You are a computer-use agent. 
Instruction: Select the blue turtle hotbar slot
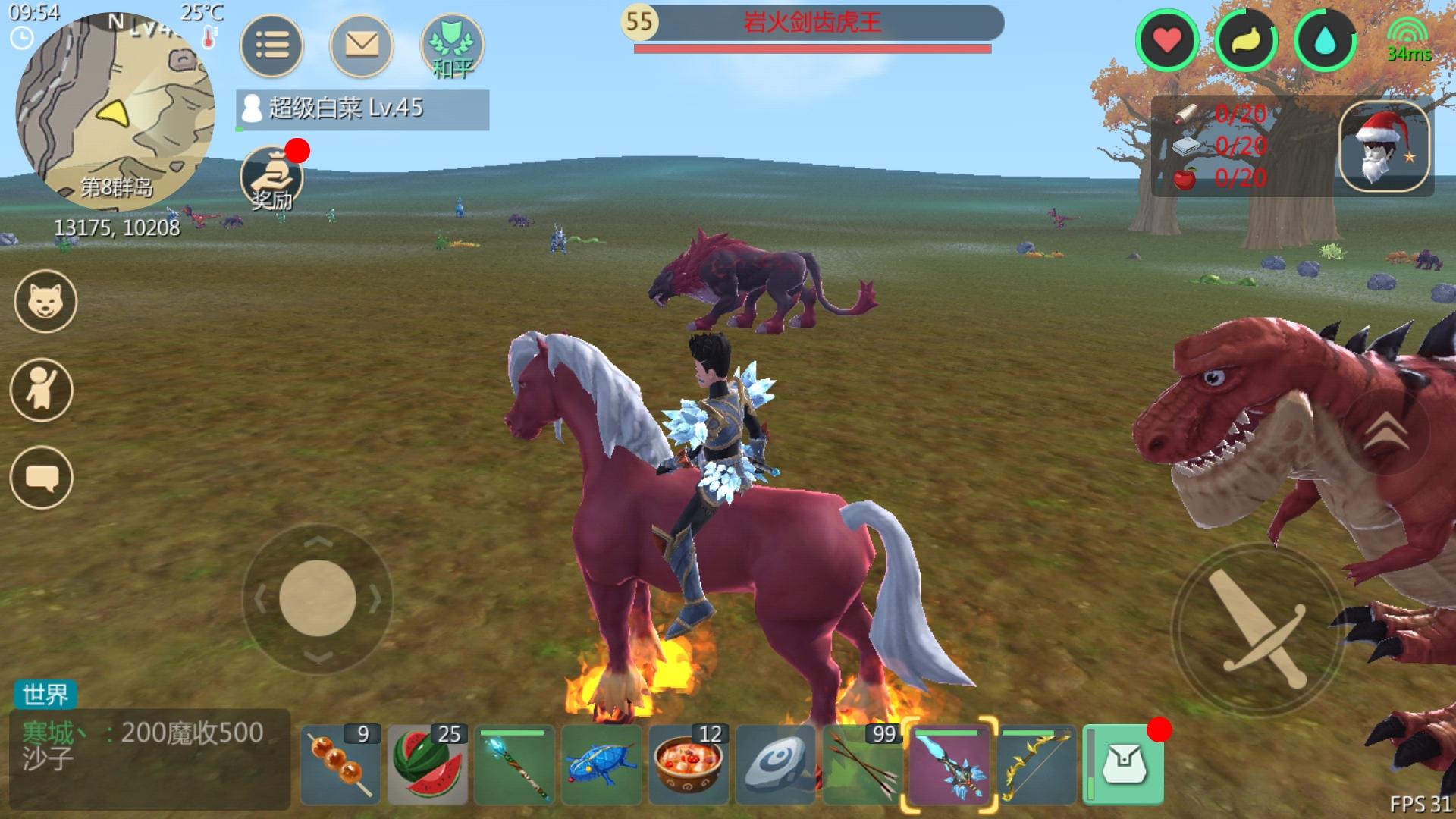pyautogui.click(x=602, y=764)
